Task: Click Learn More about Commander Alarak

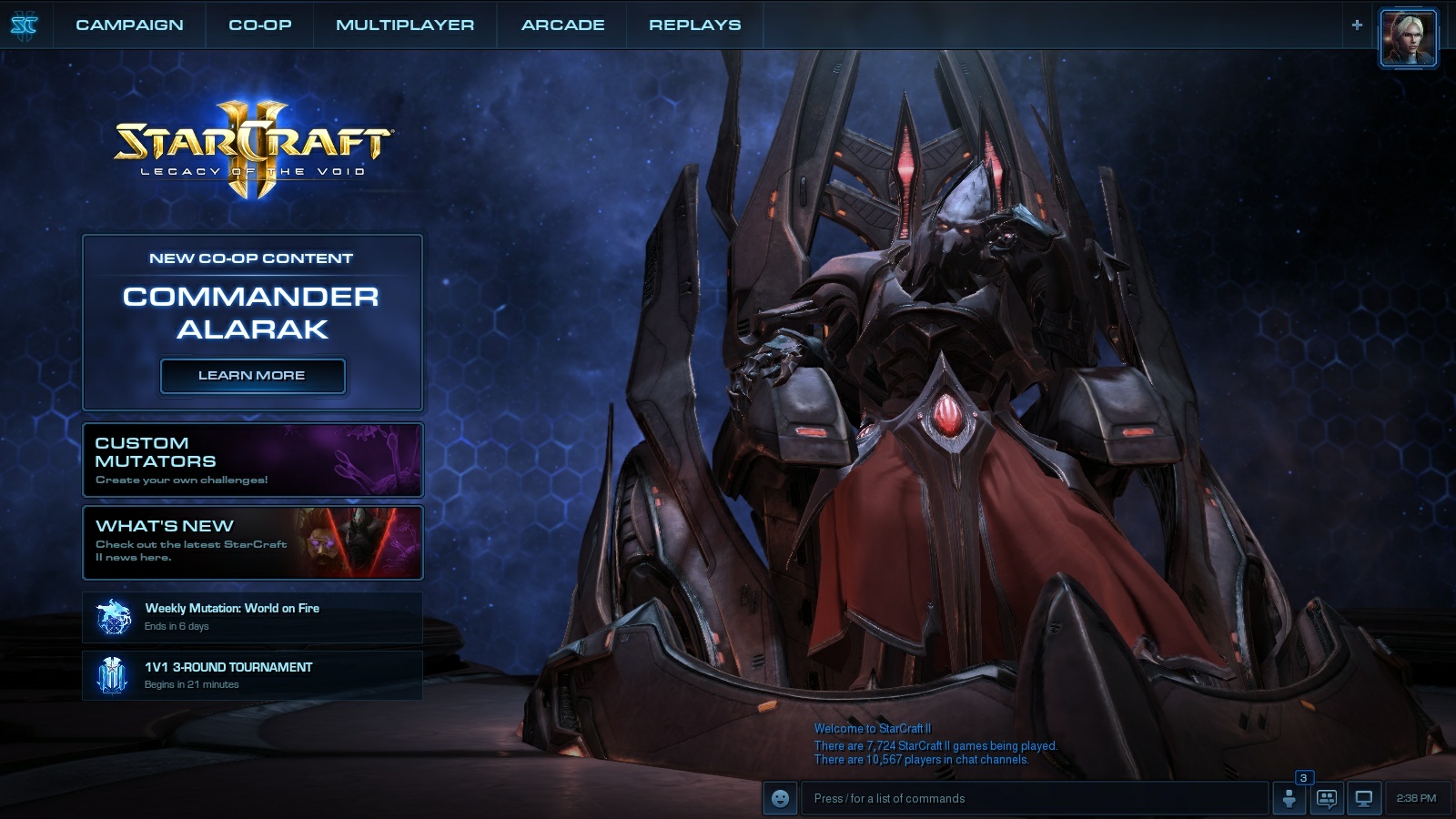Action: pos(252,376)
